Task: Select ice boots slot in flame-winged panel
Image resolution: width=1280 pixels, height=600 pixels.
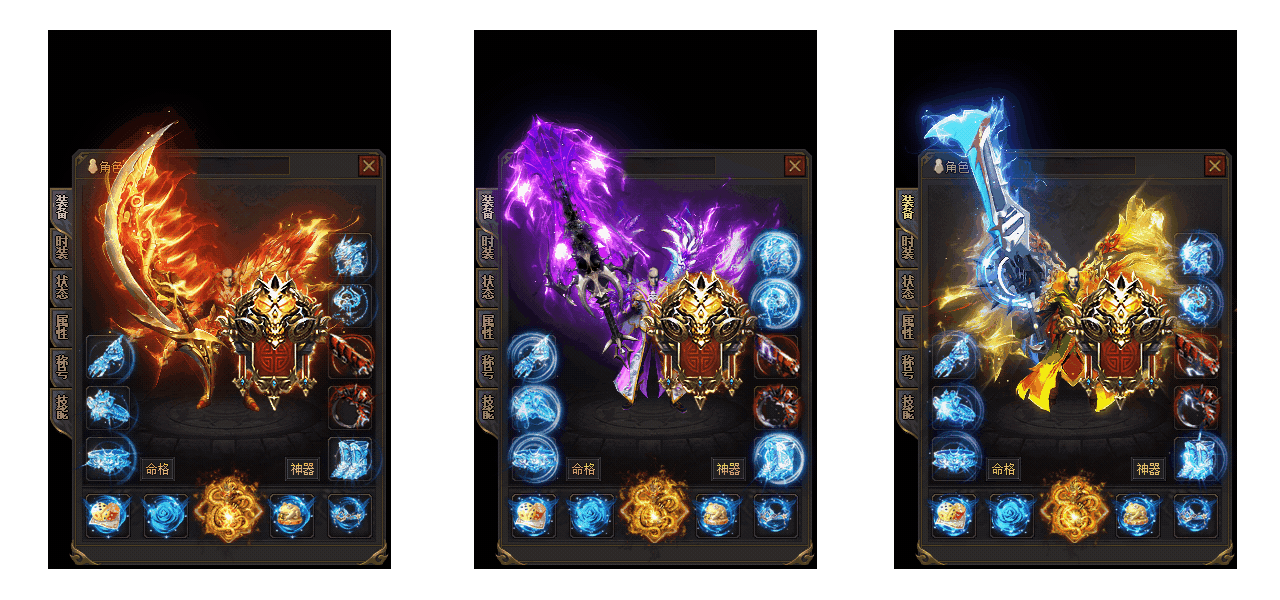Action: (x=350, y=459)
